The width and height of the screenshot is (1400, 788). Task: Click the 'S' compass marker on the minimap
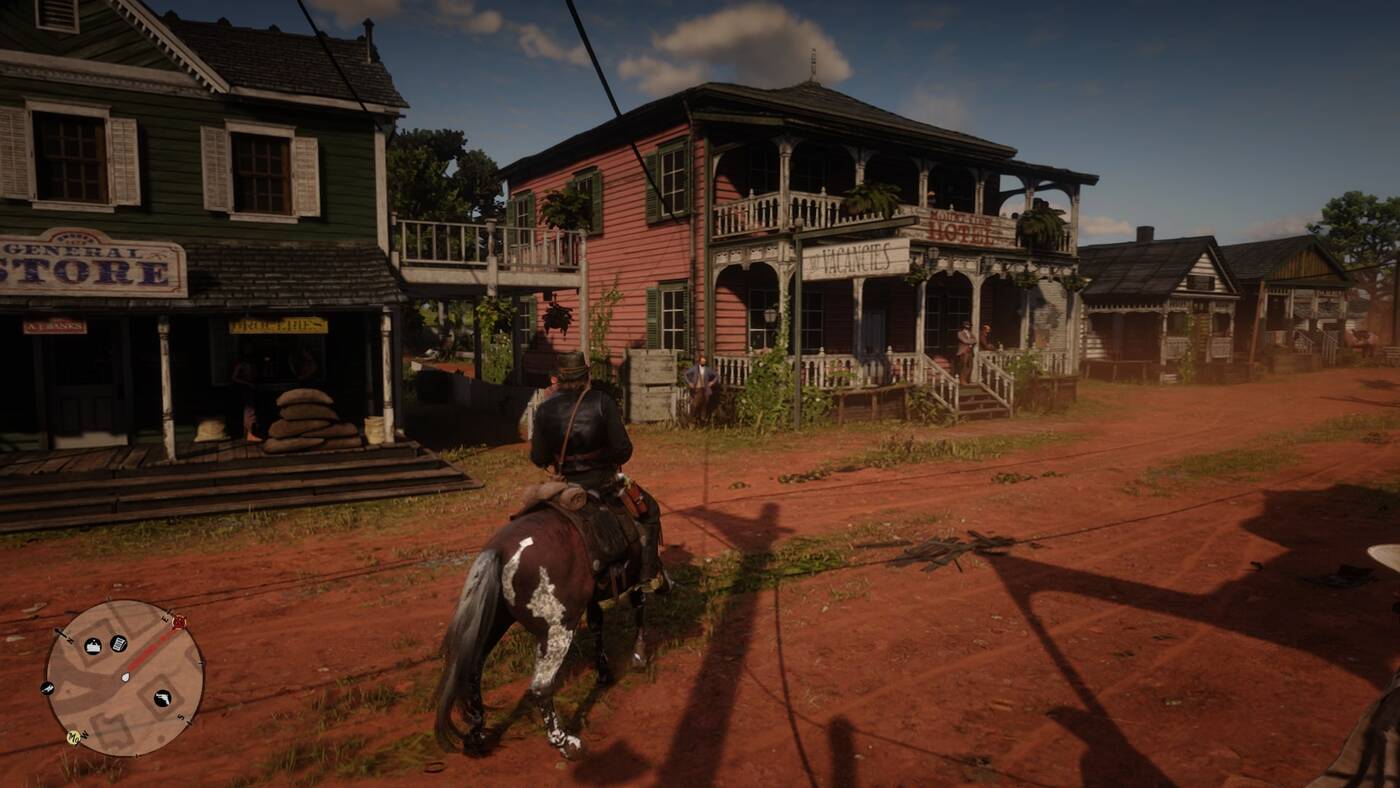point(180,718)
